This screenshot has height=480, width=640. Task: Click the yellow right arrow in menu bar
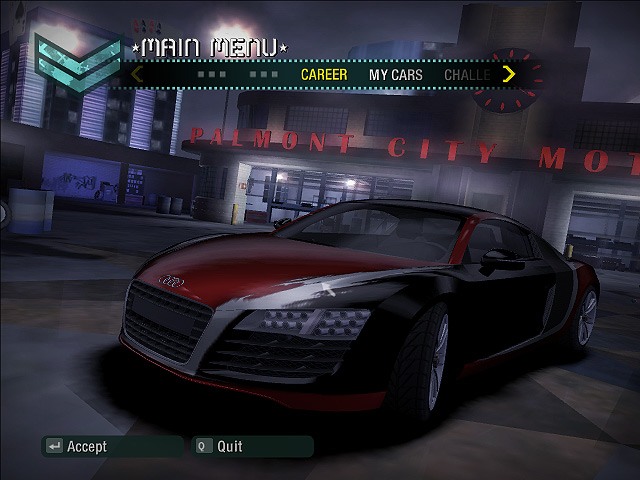[x=508, y=74]
